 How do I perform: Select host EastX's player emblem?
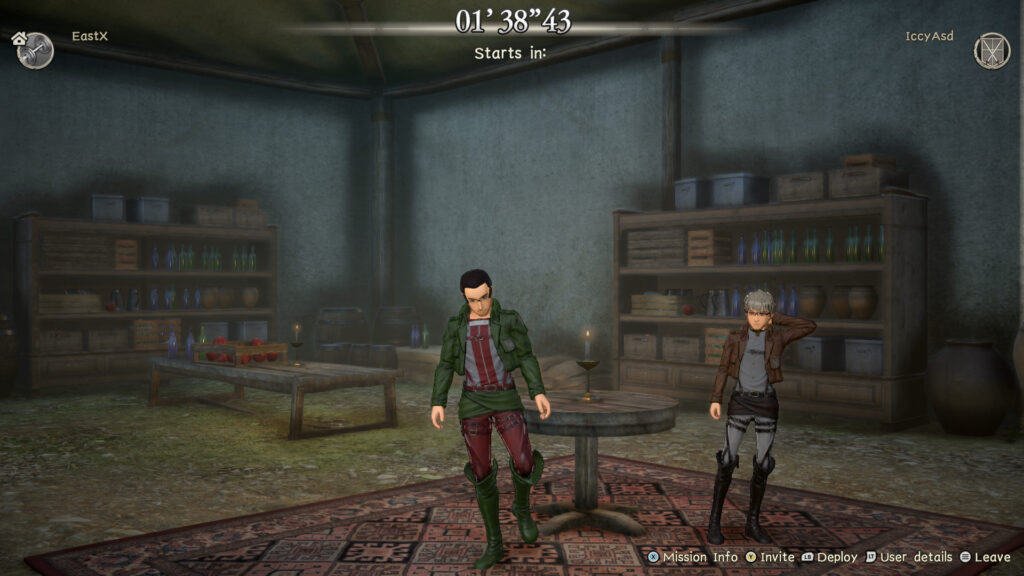[36, 51]
